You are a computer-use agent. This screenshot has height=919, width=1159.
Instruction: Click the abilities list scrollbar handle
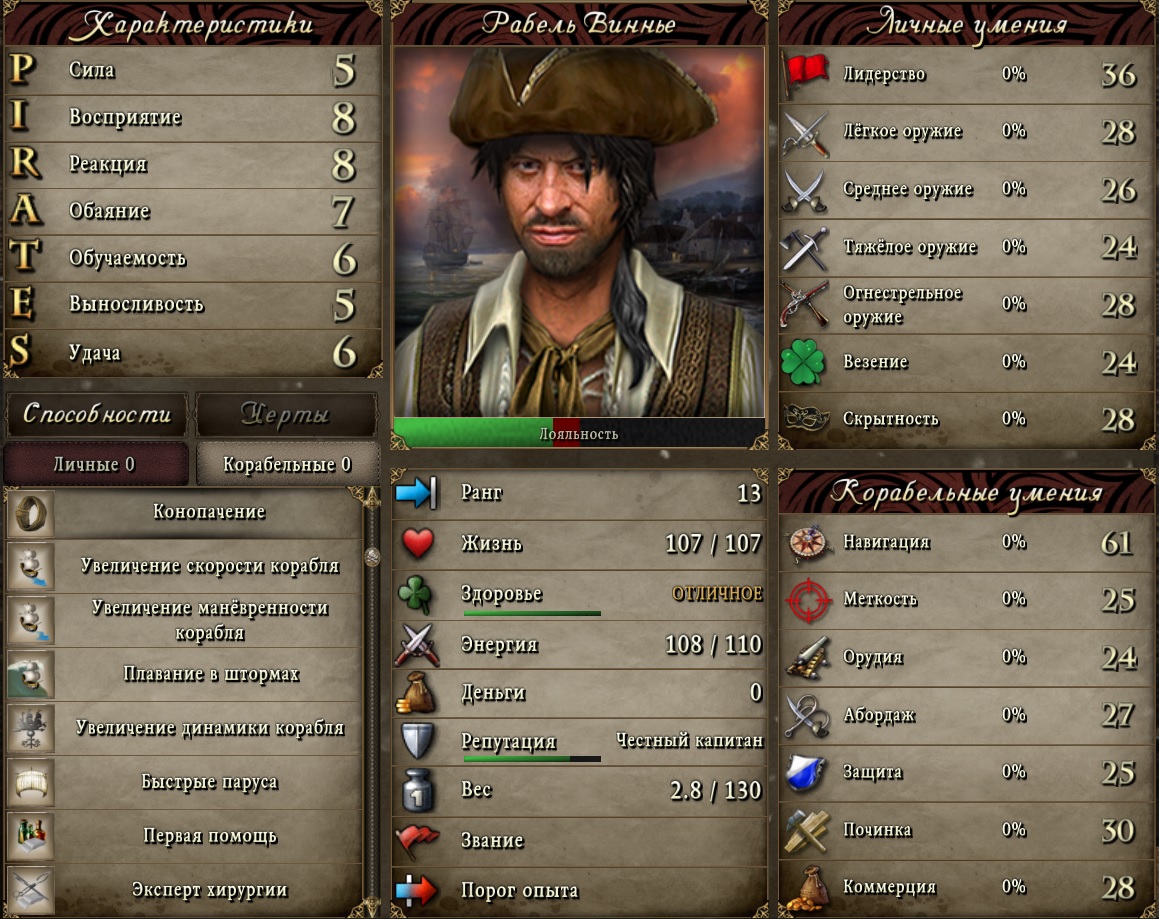[372, 556]
